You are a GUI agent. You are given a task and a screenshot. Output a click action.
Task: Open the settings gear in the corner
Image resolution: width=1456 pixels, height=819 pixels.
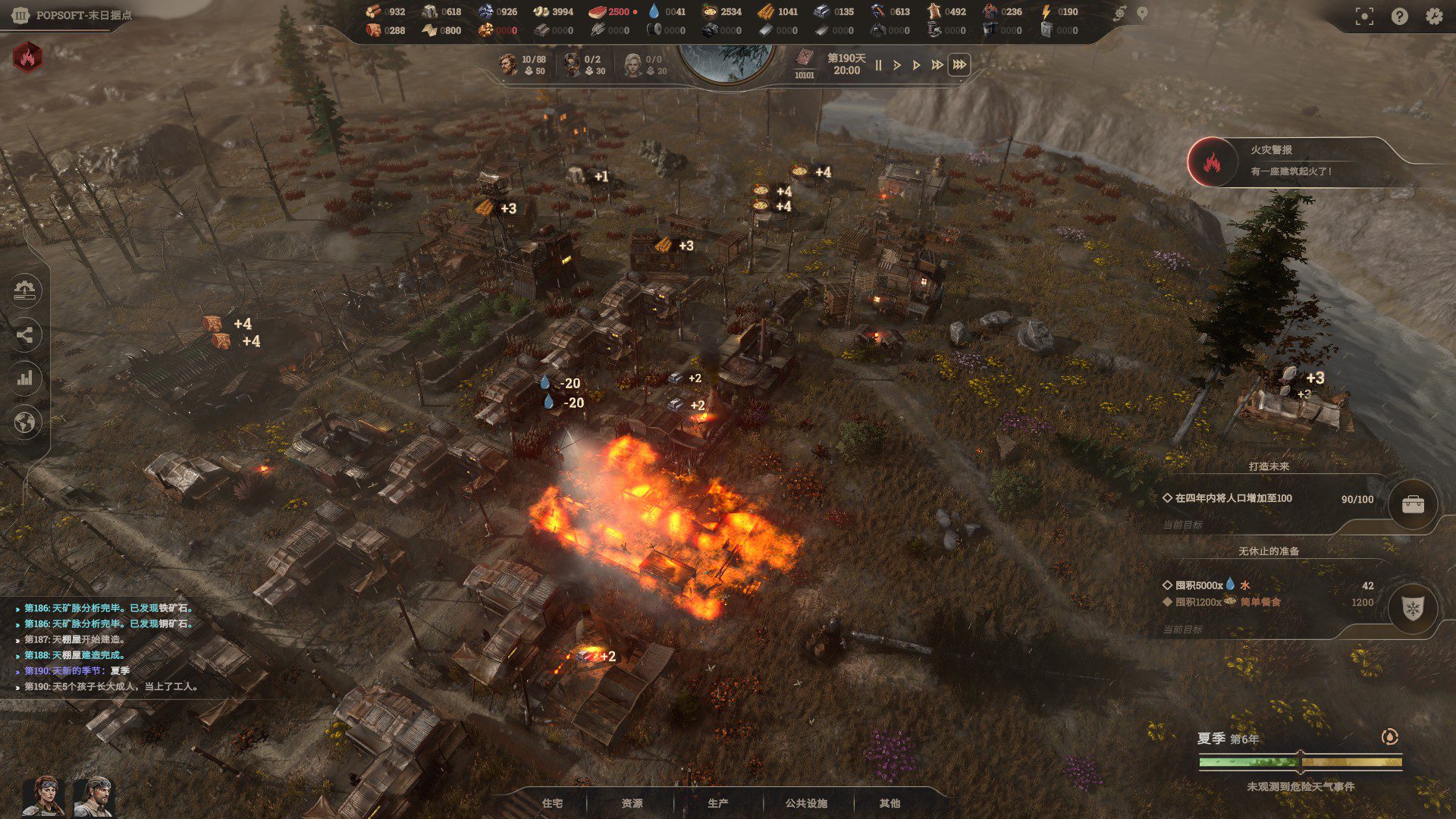pyautogui.click(x=1433, y=16)
